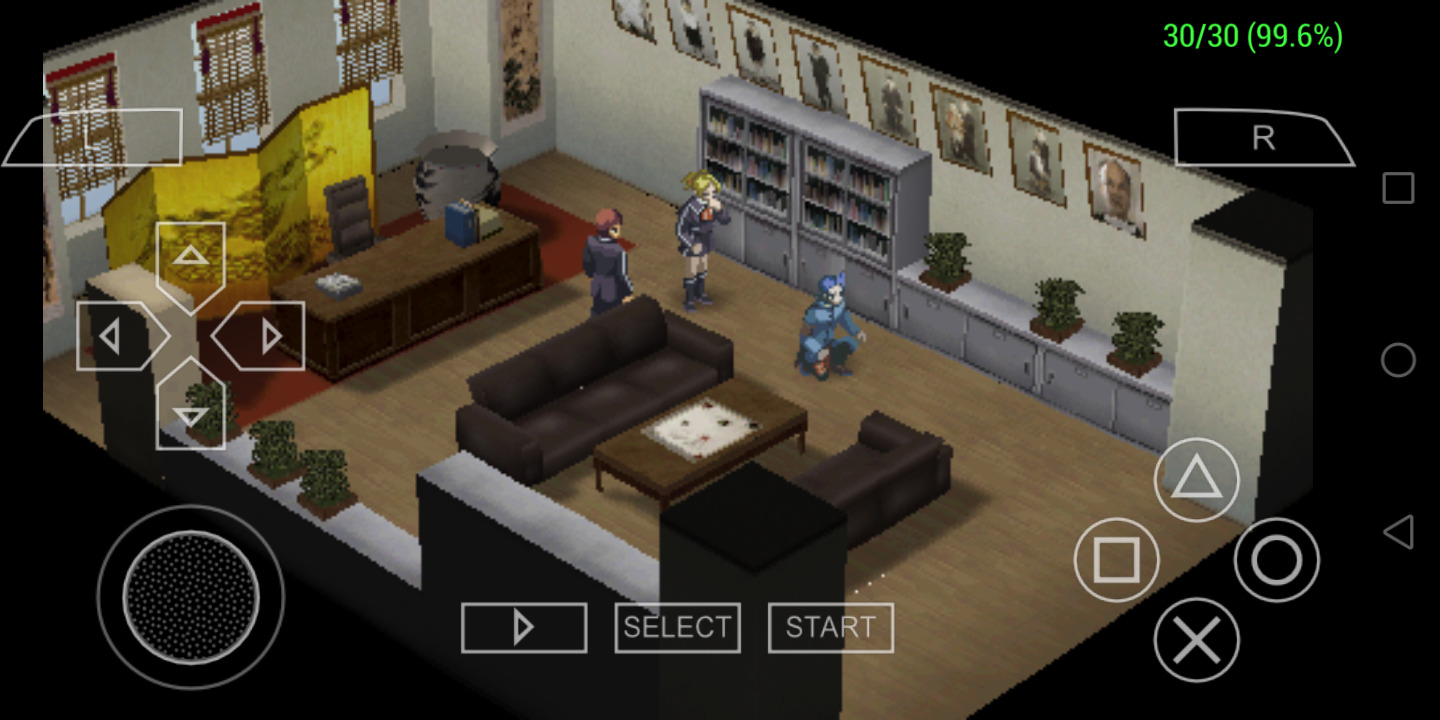
Task: Tap the circle action button
Action: pos(1276,560)
